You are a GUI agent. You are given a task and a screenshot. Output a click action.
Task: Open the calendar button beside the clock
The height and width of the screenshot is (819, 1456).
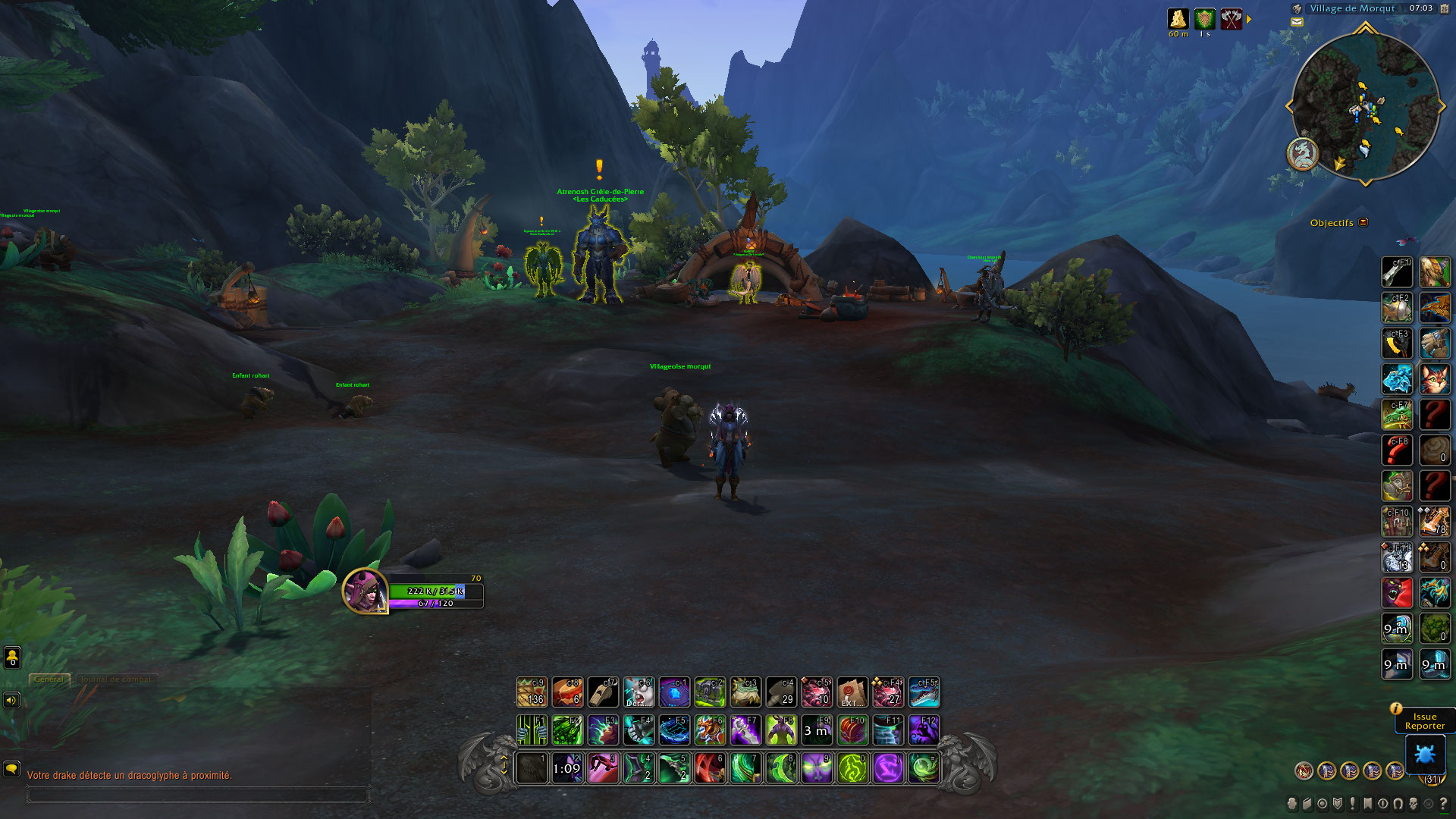[x=1444, y=8]
